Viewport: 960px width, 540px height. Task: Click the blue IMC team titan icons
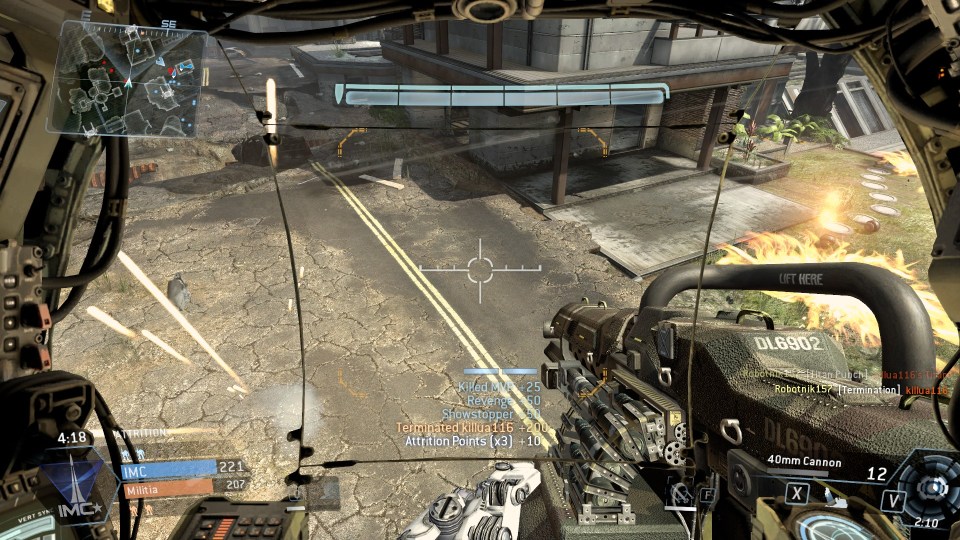(x=130, y=453)
